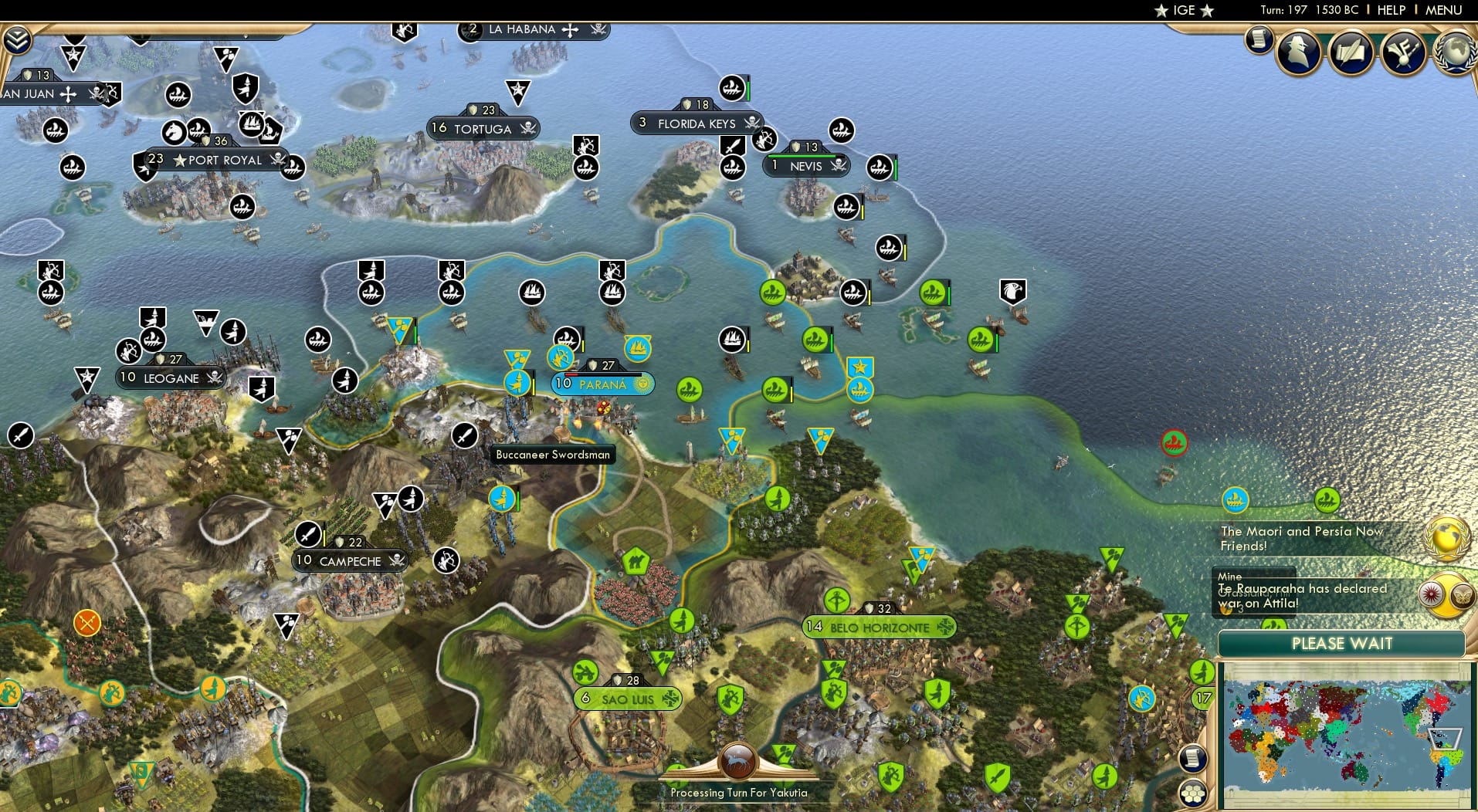Click Paraná city's red damage bar
1478x812 pixels.
pos(571,375)
